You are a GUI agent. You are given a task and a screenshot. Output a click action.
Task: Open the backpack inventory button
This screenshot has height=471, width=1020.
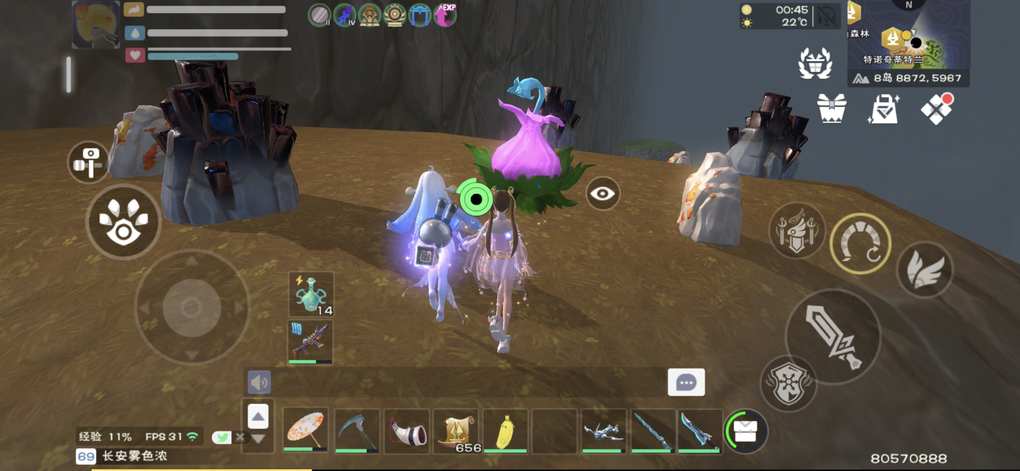(x=745, y=430)
